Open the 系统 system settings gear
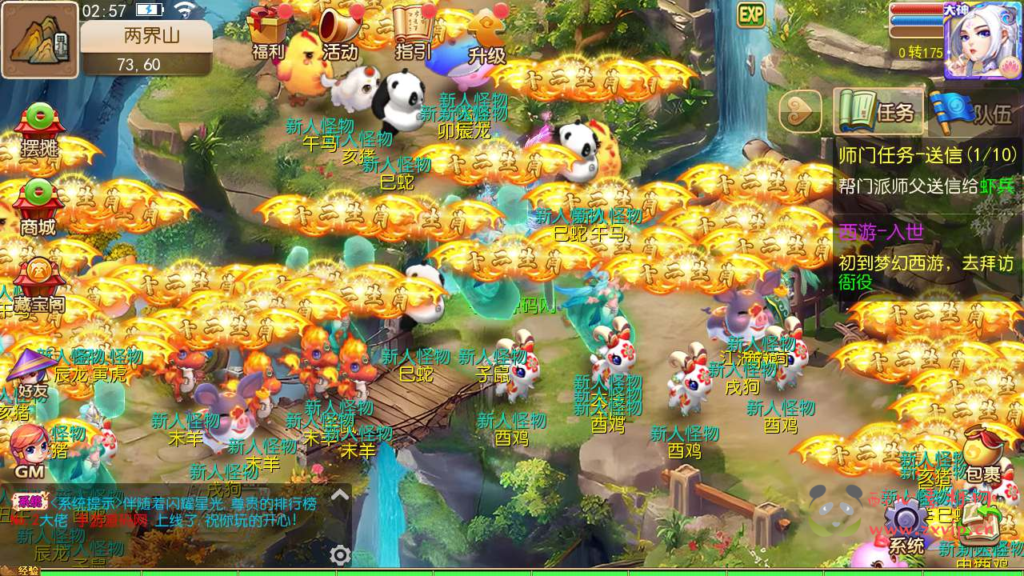Screen dimensions: 1024x576 [907, 525]
